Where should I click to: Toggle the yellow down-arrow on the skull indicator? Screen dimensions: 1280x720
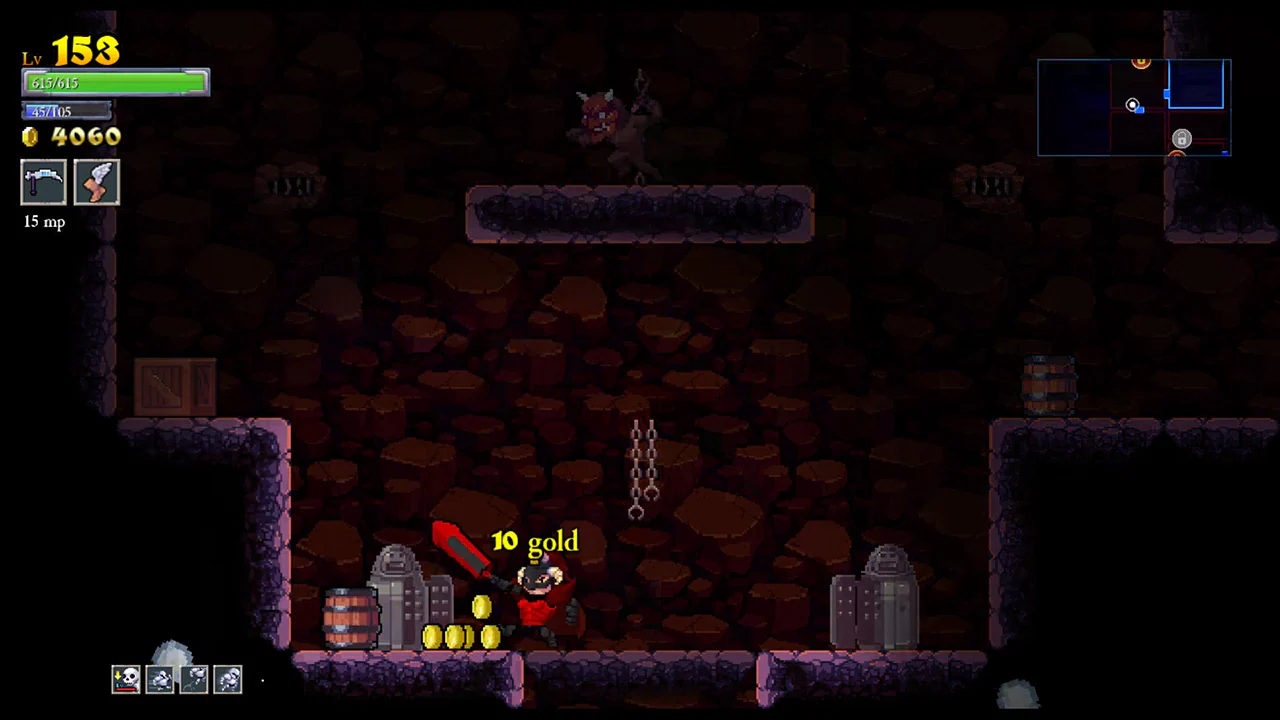120,677
